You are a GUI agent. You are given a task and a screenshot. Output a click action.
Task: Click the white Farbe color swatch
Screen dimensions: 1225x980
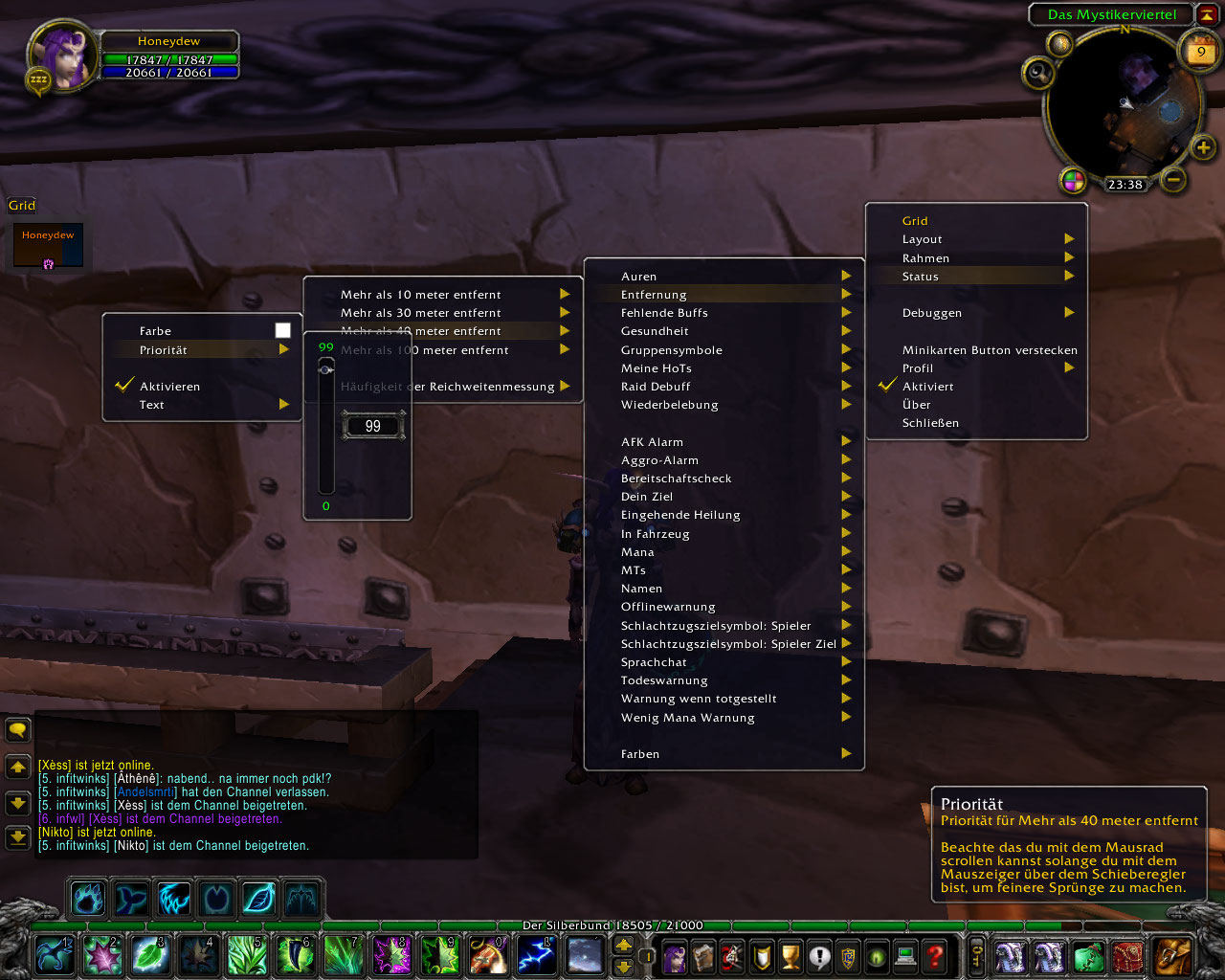click(x=282, y=330)
